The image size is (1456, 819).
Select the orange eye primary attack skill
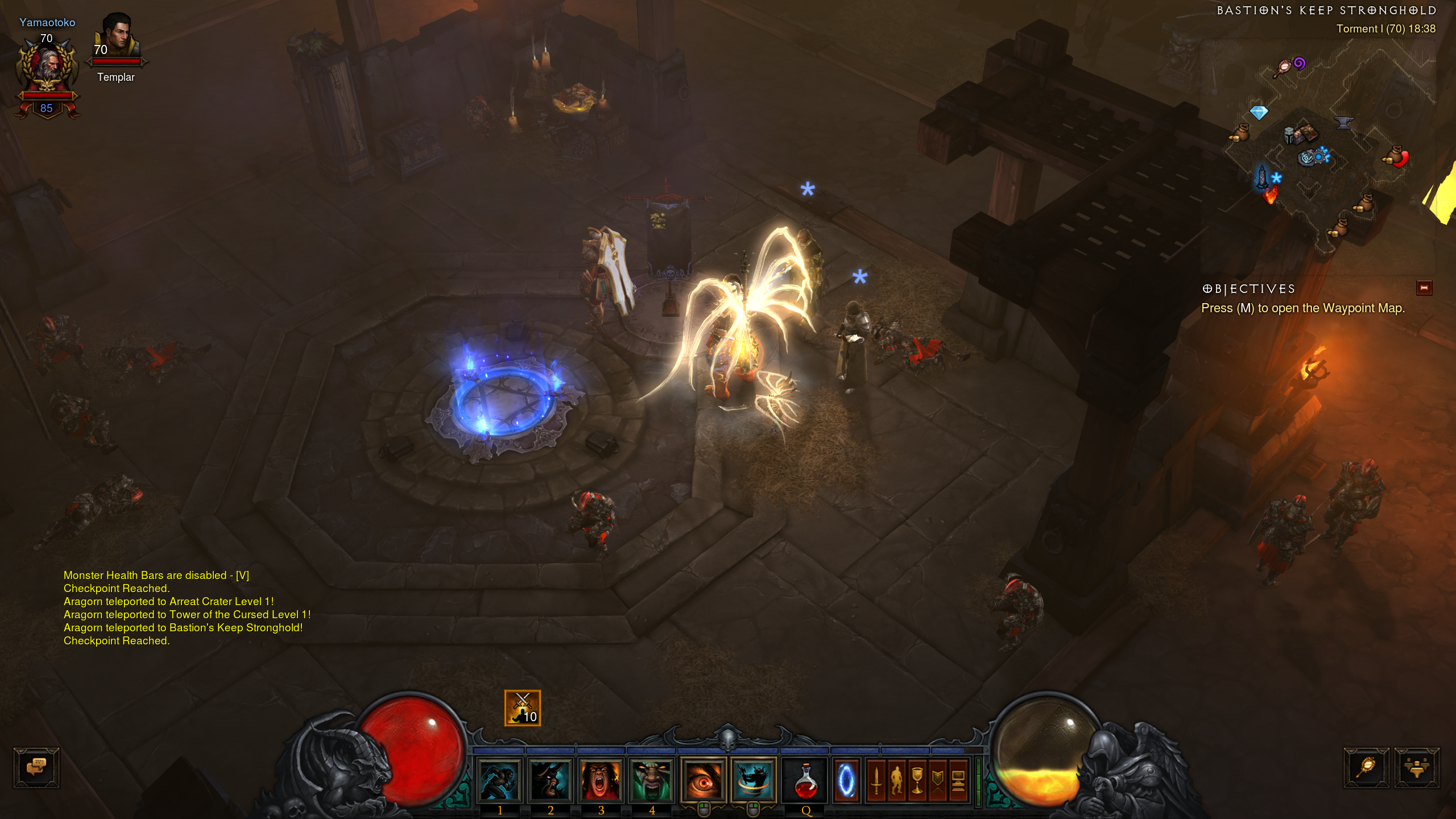pos(704,780)
